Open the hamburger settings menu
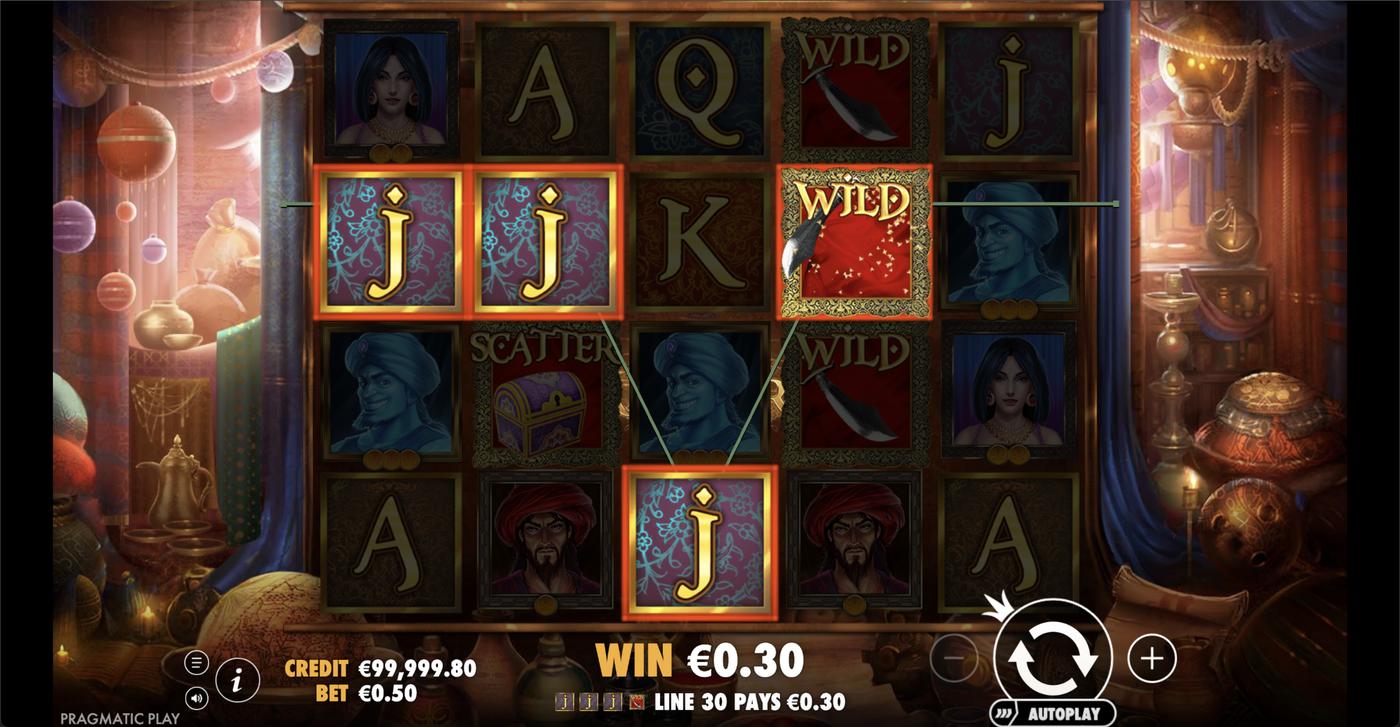The width and height of the screenshot is (1400, 727). (196, 660)
